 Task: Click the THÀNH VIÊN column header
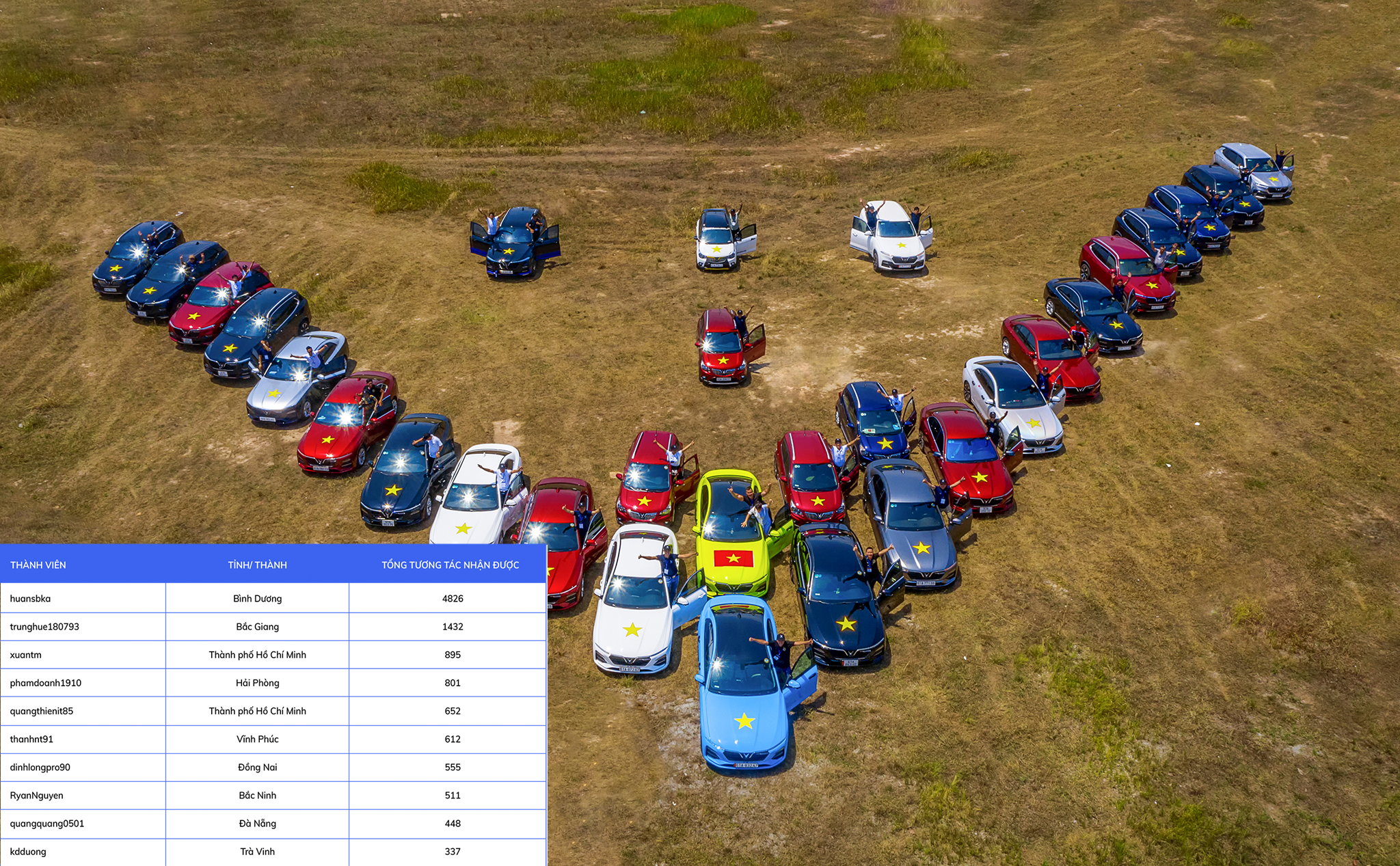(38, 565)
